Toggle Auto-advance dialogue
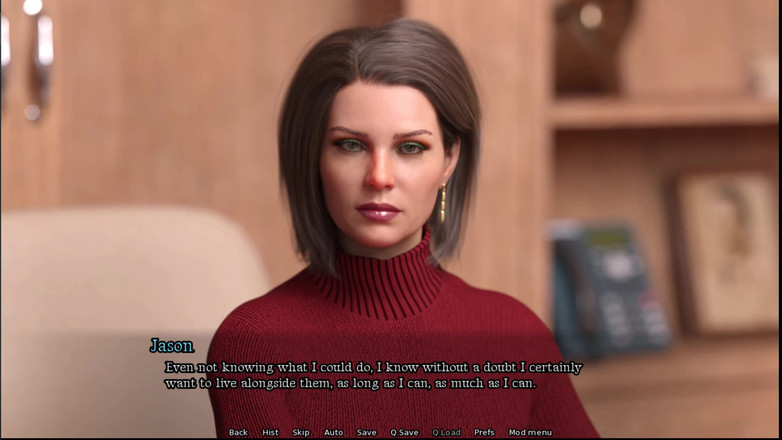The image size is (782, 440). (333, 432)
